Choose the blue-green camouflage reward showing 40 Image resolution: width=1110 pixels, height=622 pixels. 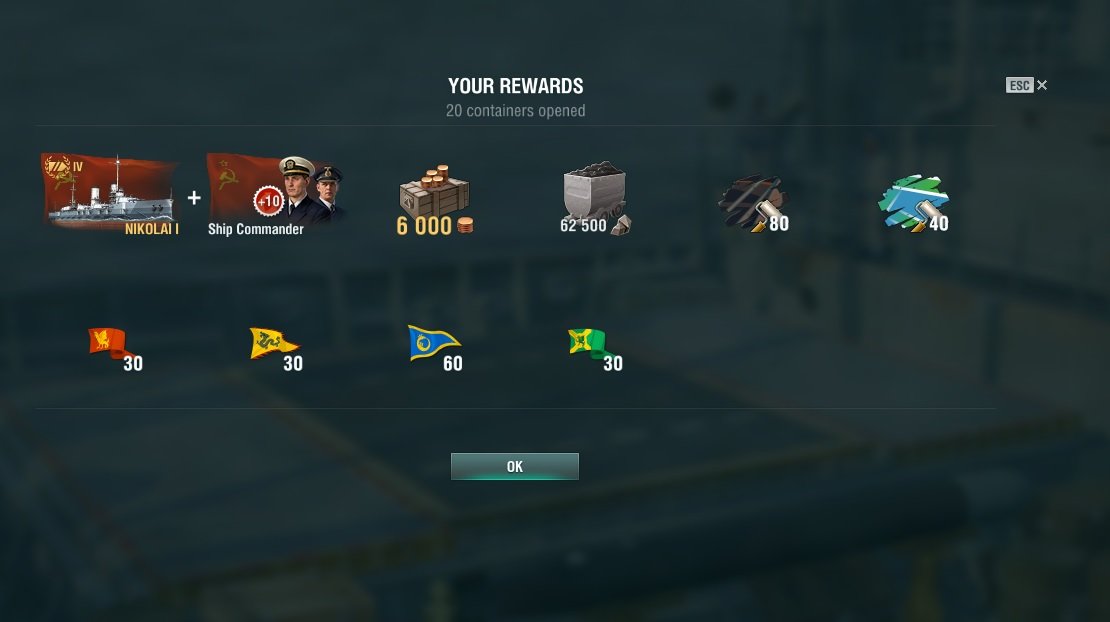click(x=913, y=202)
